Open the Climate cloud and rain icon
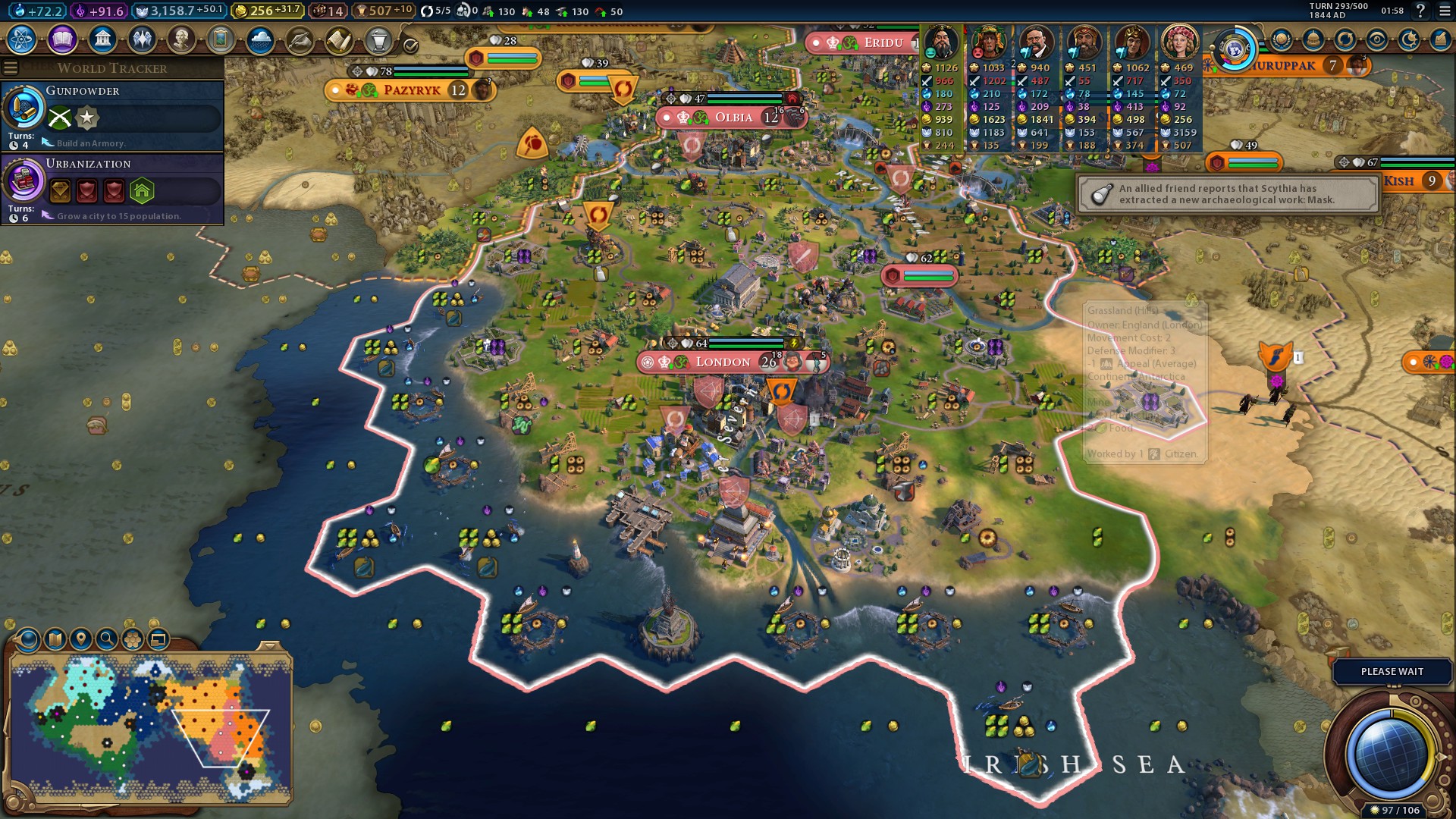The height and width of the screenshot is (819, 1456). click(x=260, y=39)
